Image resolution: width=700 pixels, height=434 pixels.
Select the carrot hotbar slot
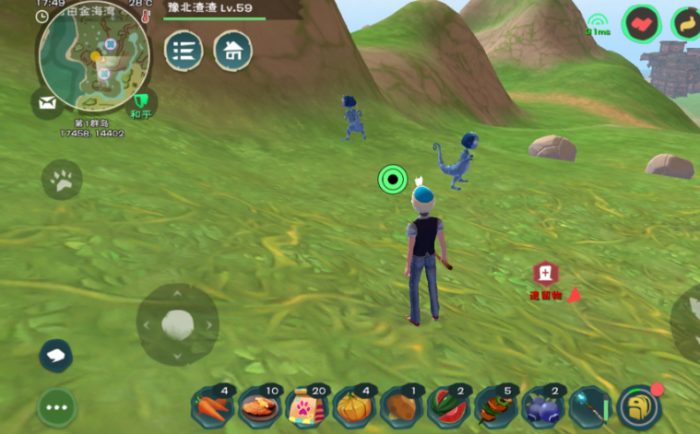point(213,407)
